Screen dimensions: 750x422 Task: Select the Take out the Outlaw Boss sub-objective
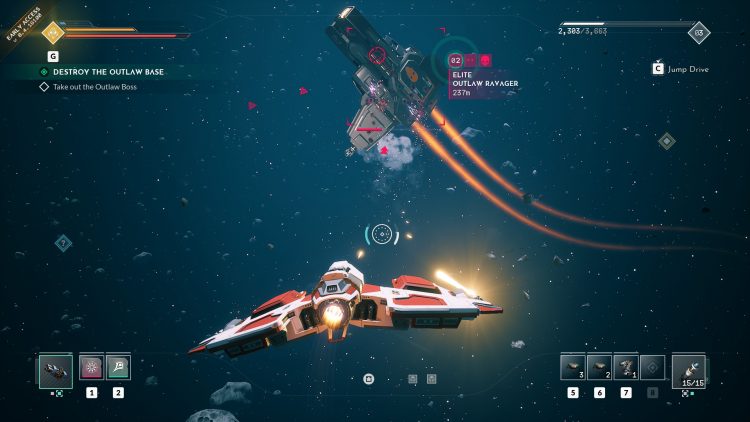[94, 87]
